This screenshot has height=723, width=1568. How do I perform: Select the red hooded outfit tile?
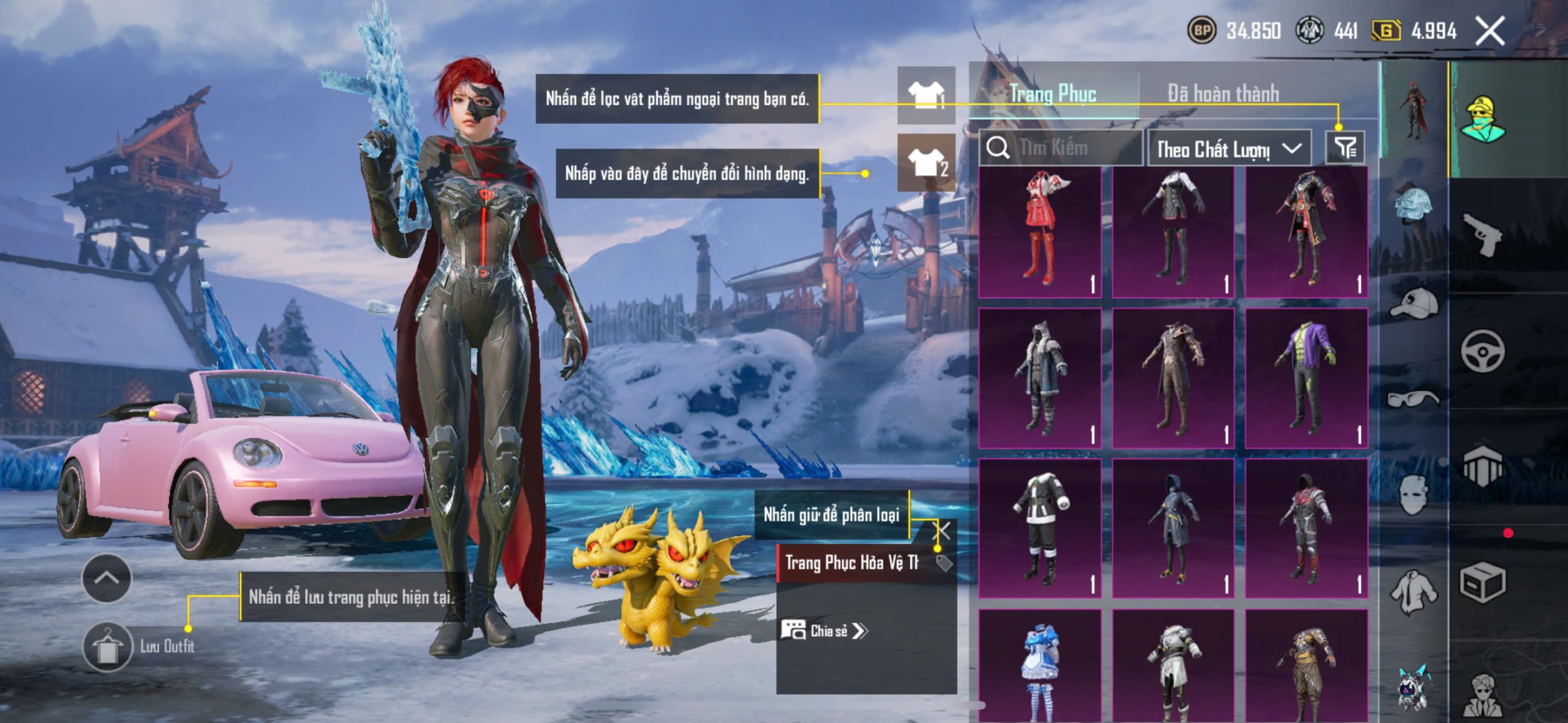coord(1040,233)
